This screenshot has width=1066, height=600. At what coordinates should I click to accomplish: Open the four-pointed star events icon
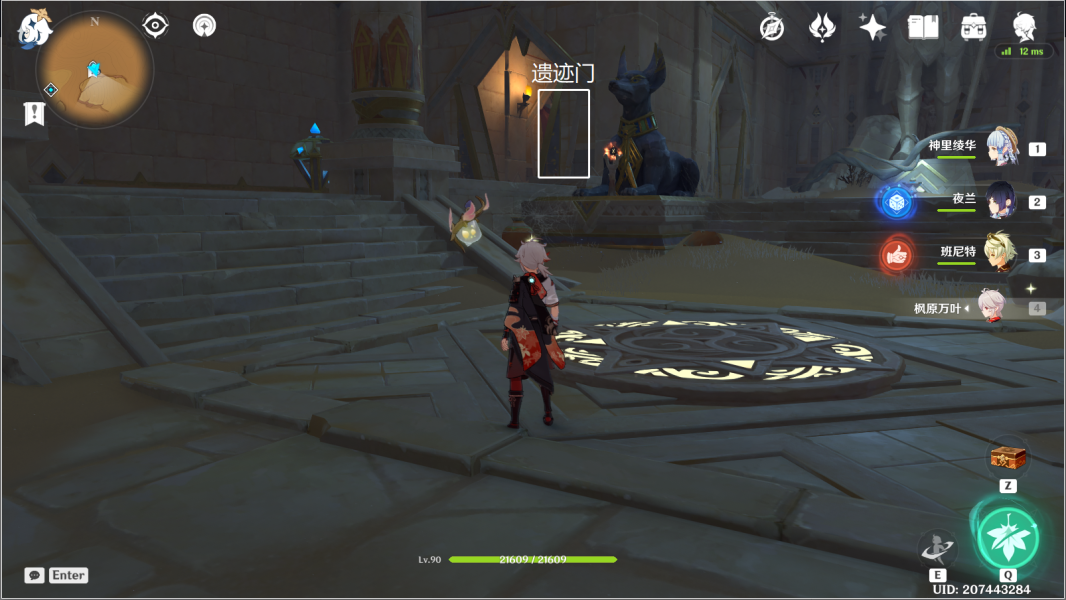click(873, 28)
